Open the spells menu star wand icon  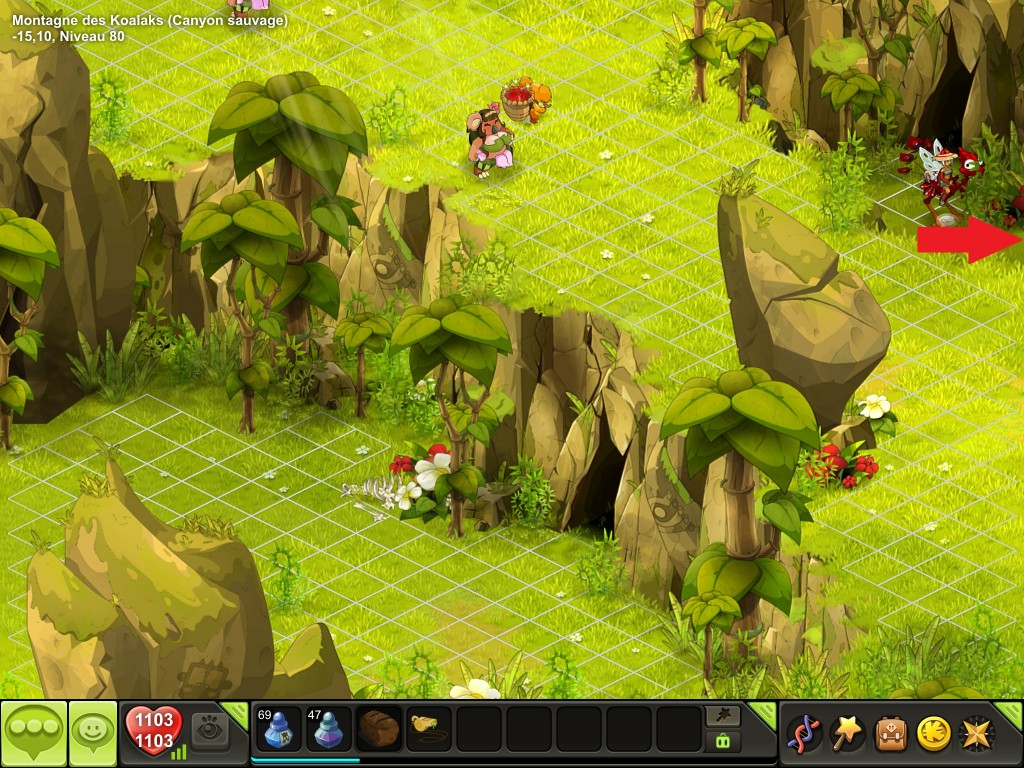847,733
